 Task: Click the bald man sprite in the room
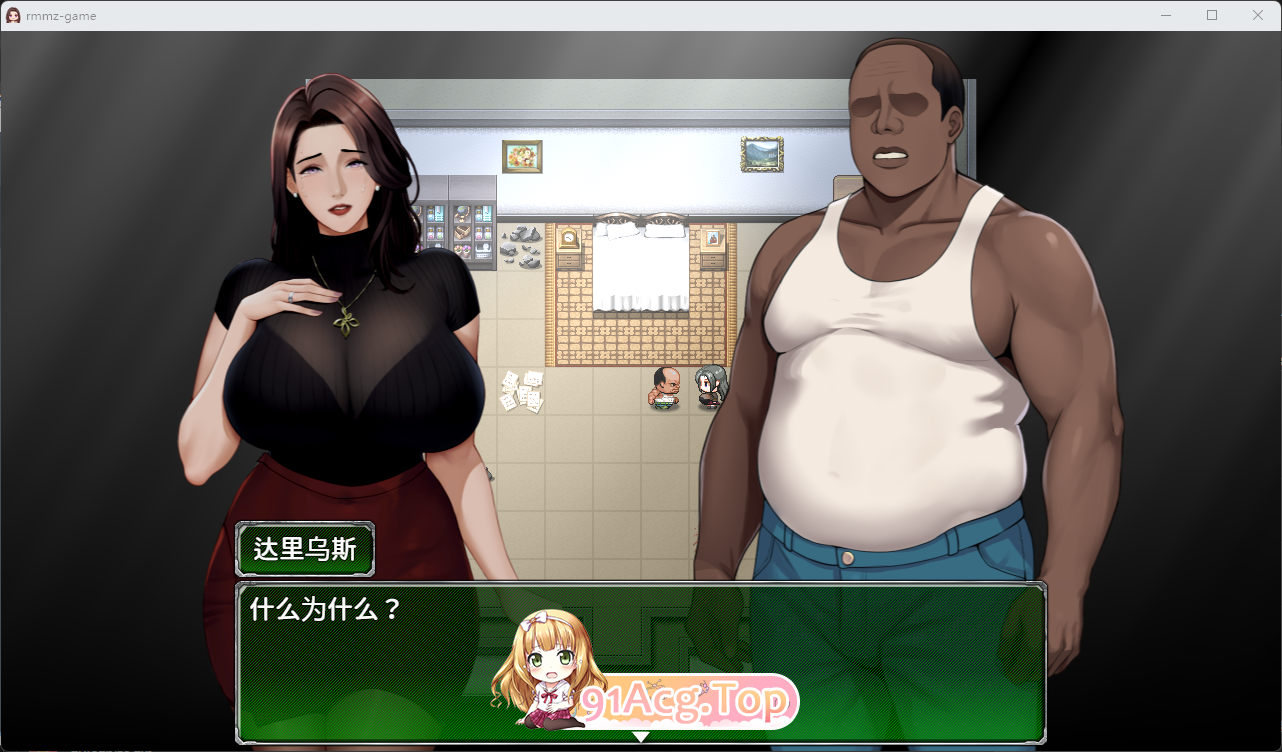(664, 390)
